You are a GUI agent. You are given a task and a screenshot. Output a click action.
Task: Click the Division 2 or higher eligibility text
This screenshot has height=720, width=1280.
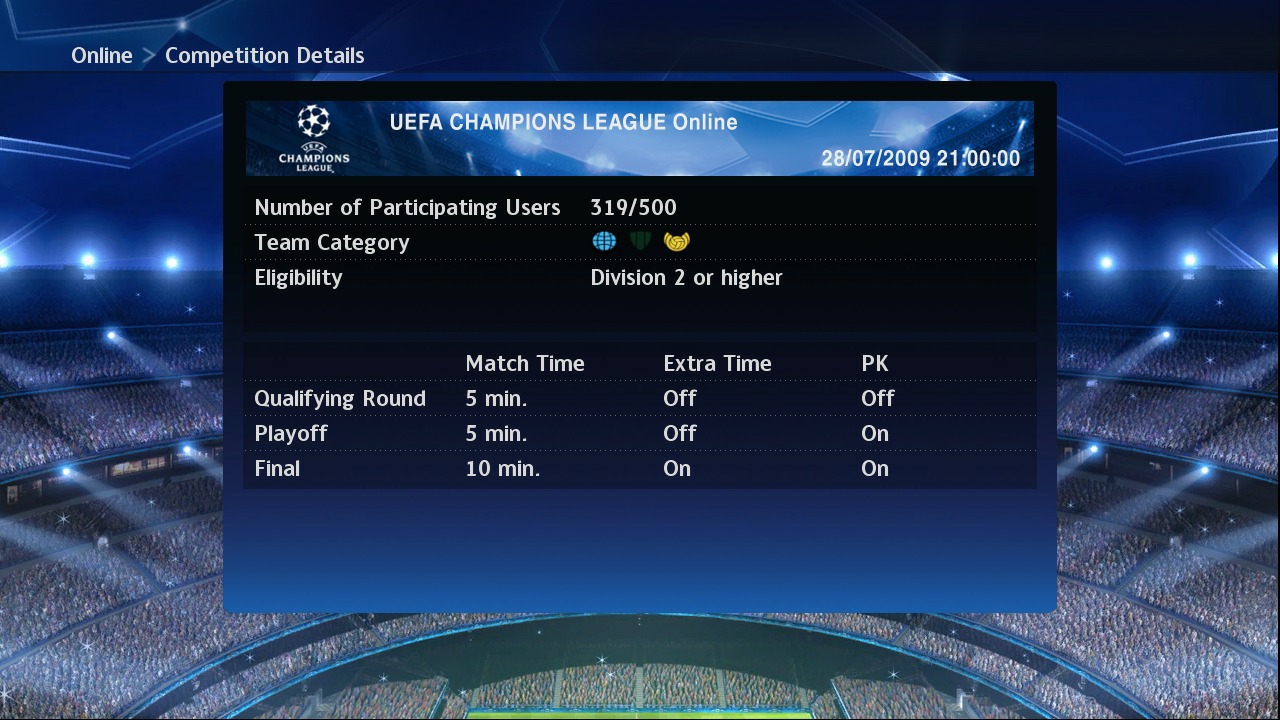click(687, 277)
